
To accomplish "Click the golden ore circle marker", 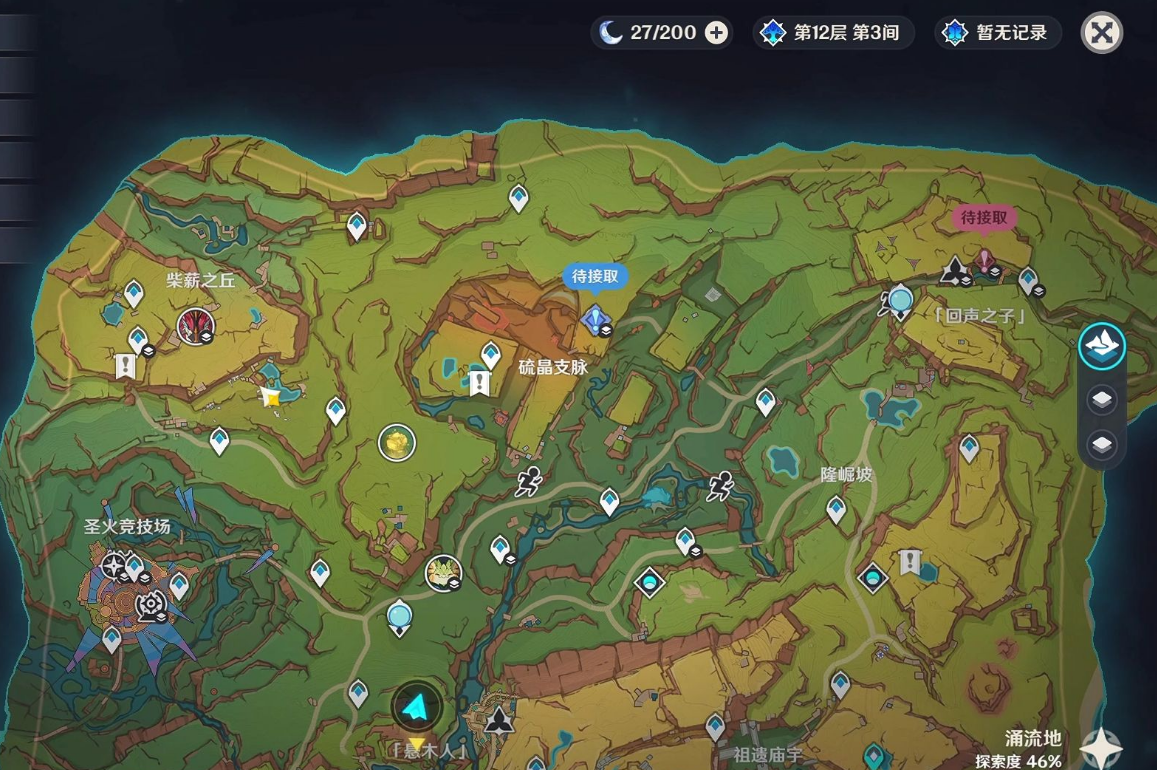I will [x=397, y=442].
